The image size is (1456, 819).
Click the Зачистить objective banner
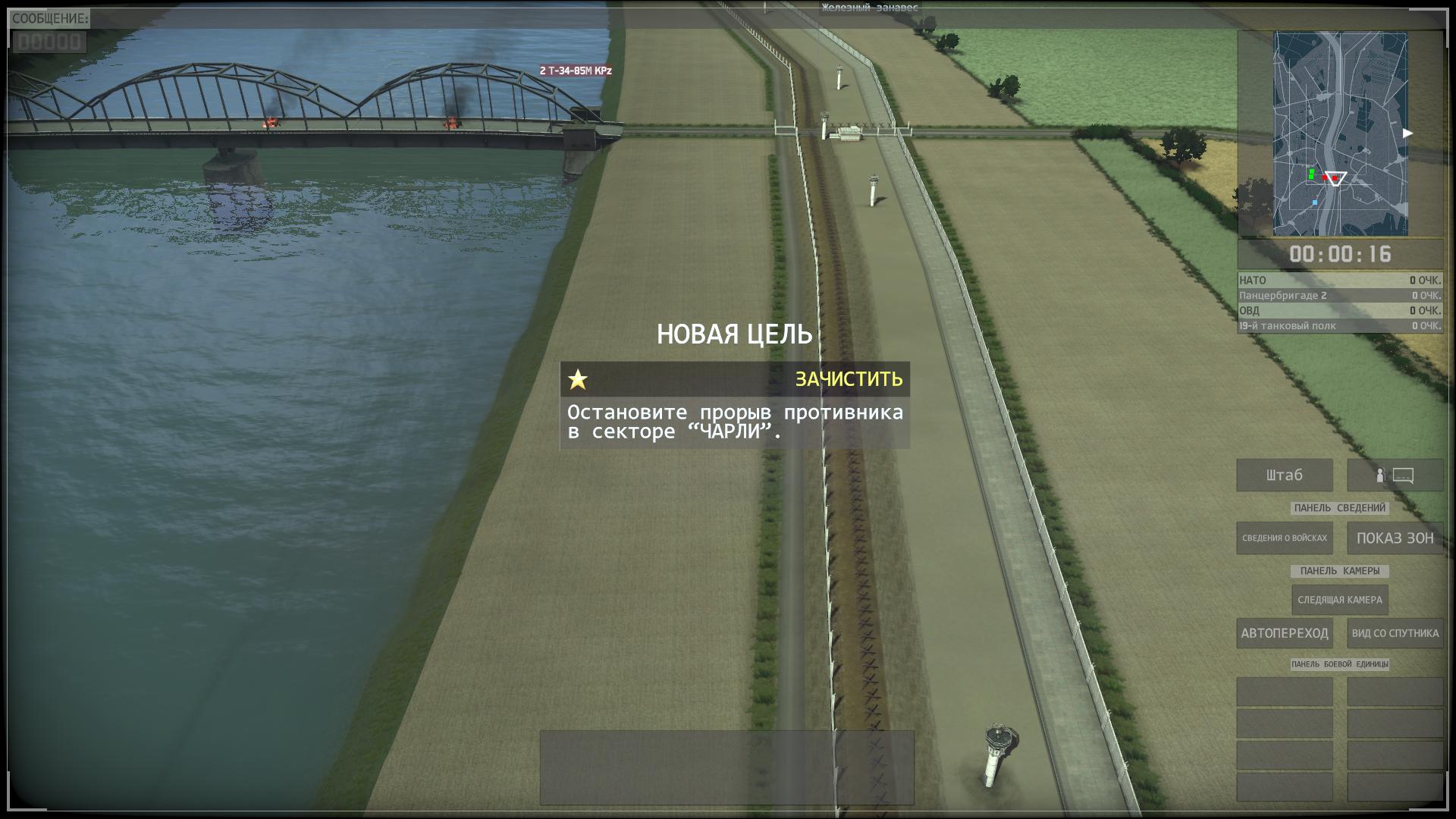[734, 379]
